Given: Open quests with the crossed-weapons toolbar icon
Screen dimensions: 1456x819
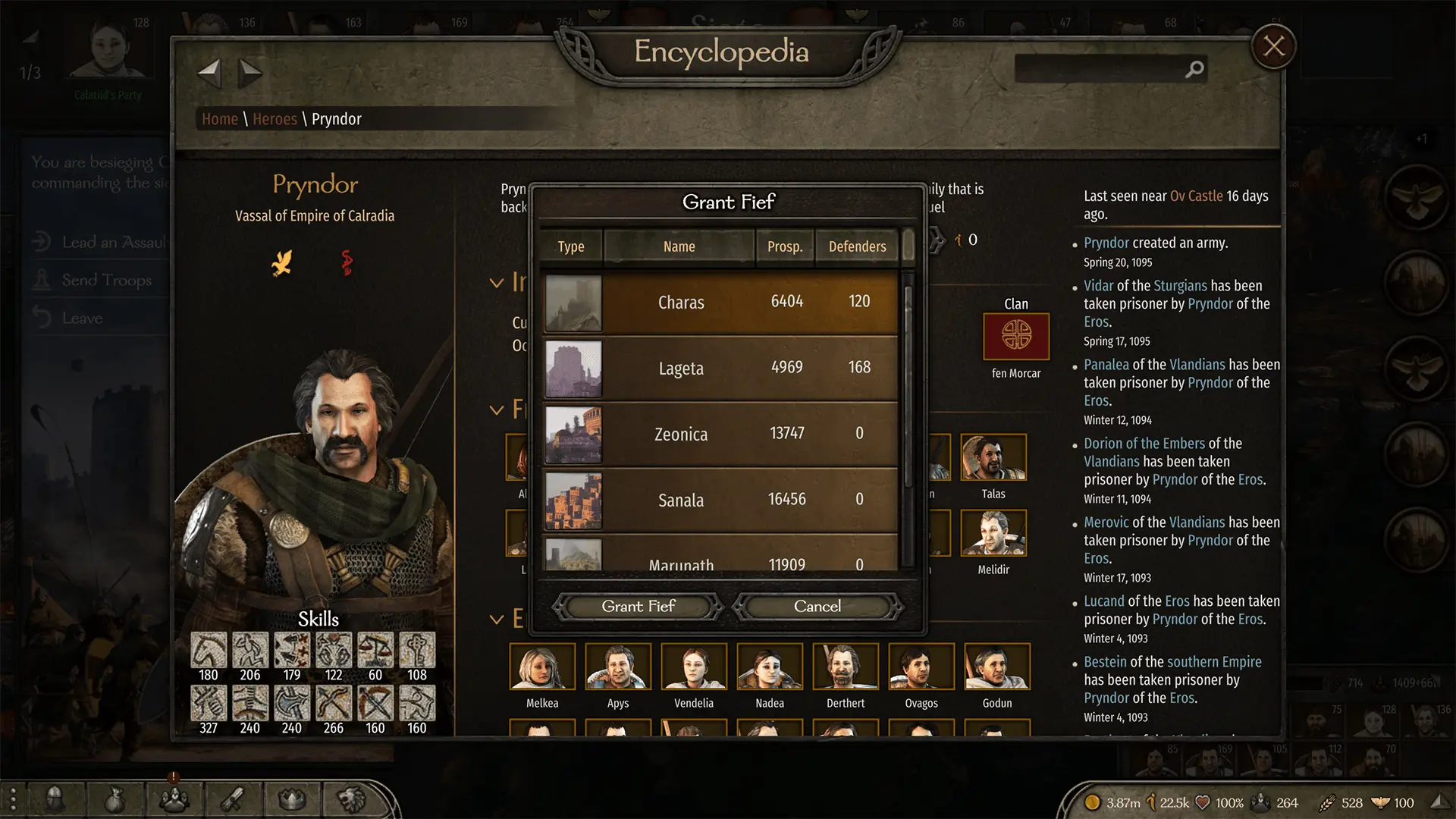Looking at the screenshot, I should coord(234,799).
